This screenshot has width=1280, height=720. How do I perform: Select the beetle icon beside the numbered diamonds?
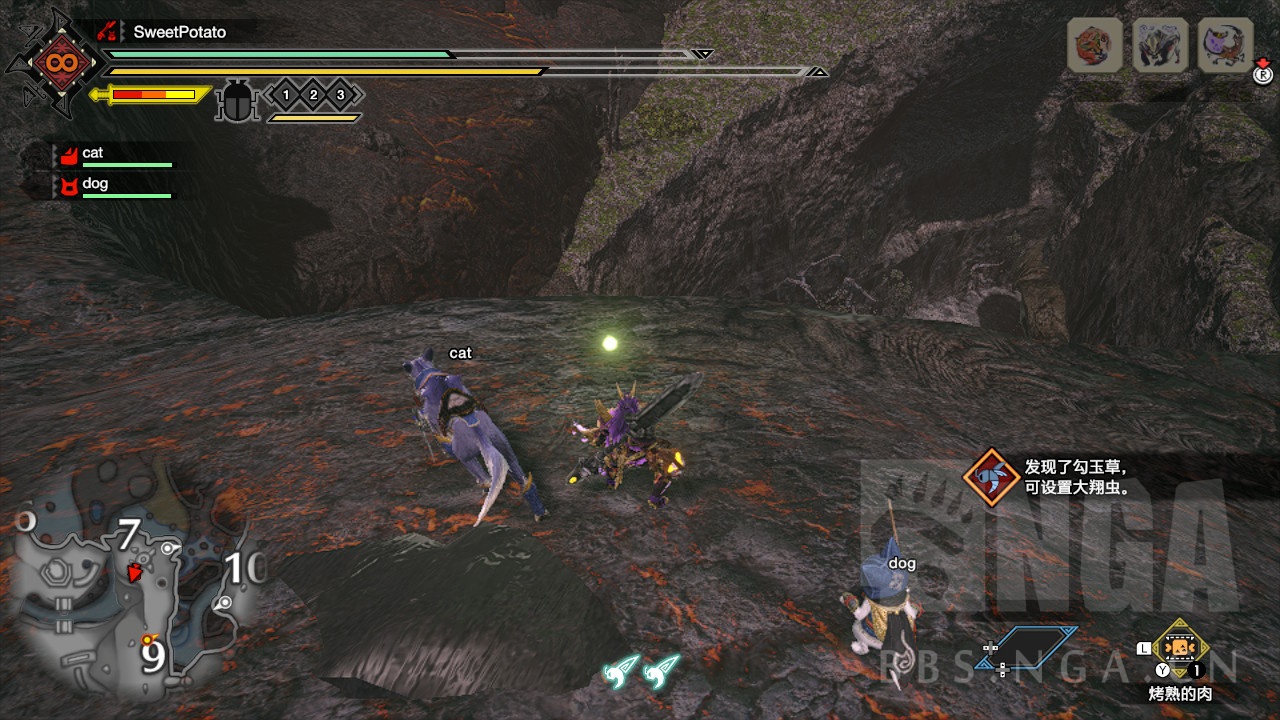(237, 100)
